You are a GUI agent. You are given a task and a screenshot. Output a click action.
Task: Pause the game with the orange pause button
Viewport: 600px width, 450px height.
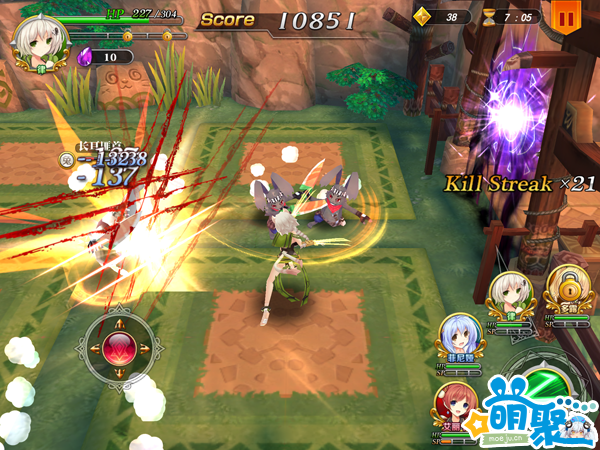tap(565, 17)
